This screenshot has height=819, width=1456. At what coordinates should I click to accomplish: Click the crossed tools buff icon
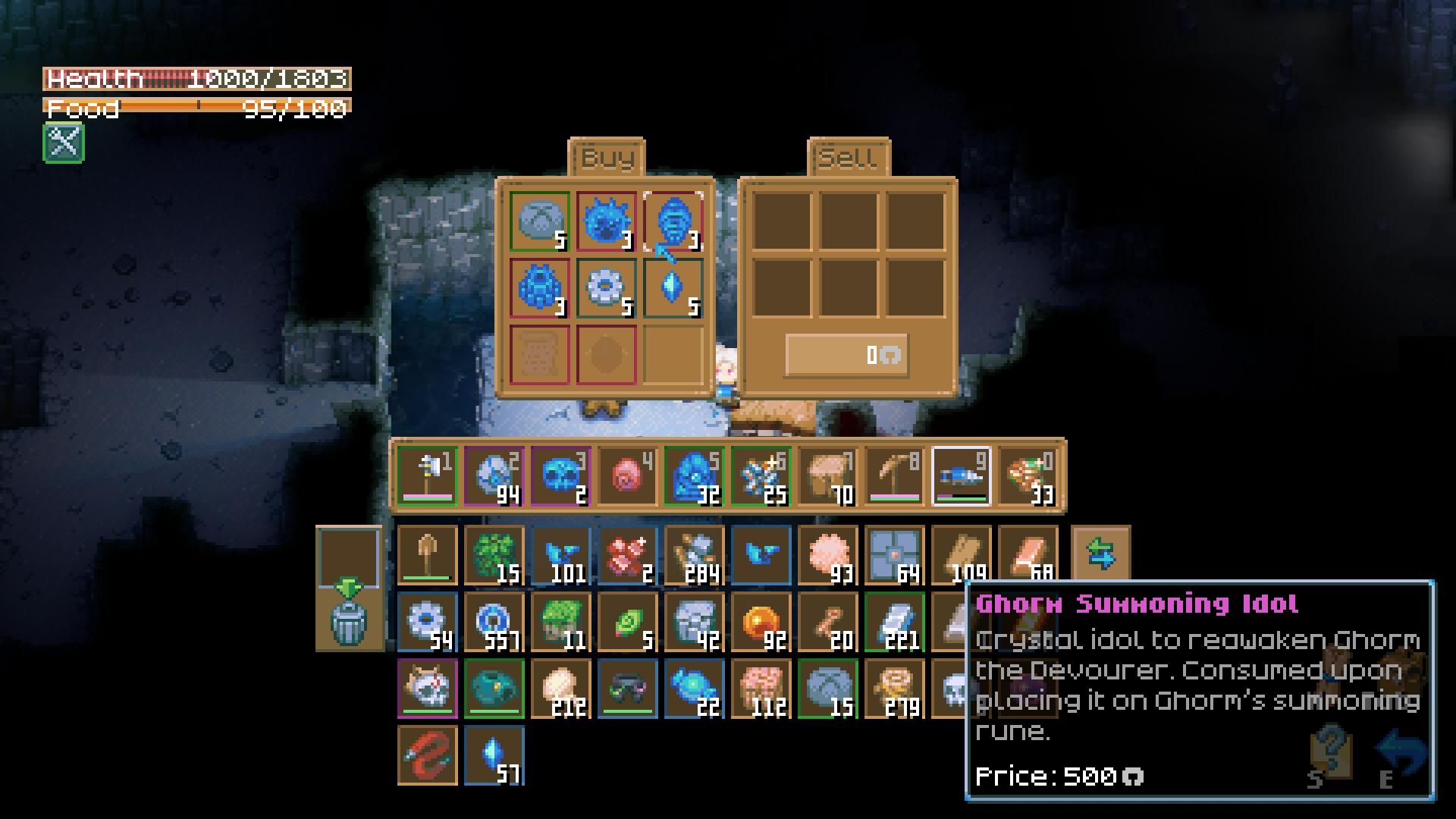(64, 142)
